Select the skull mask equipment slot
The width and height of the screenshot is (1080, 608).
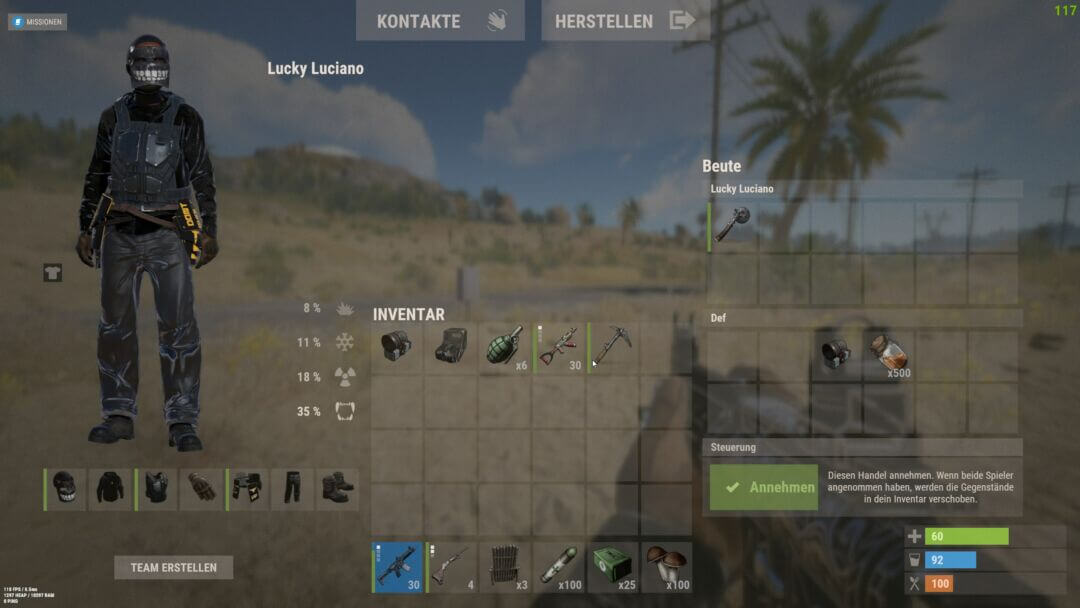pyautogui.click(x=65, y=489)
